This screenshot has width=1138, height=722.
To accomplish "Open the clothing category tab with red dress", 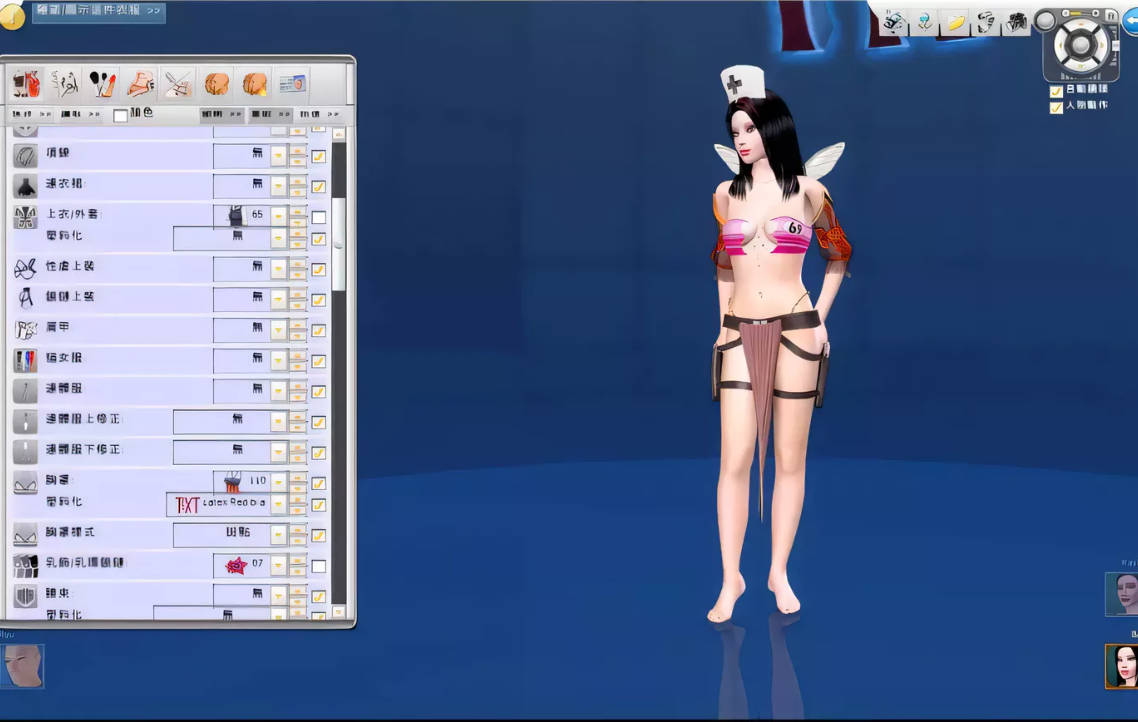I will 28,83.
